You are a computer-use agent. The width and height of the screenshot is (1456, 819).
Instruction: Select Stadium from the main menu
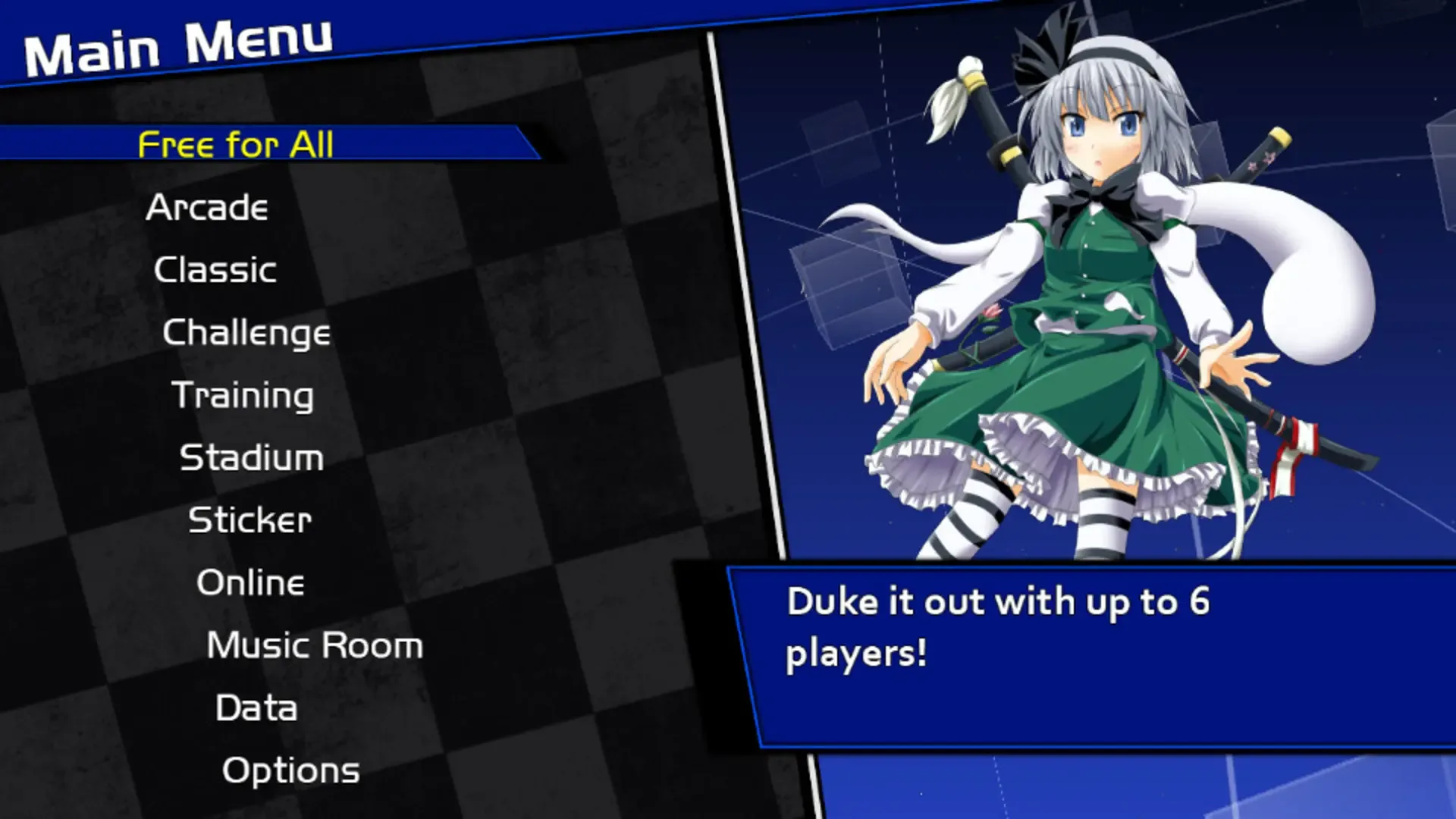[x=252, y=457]
